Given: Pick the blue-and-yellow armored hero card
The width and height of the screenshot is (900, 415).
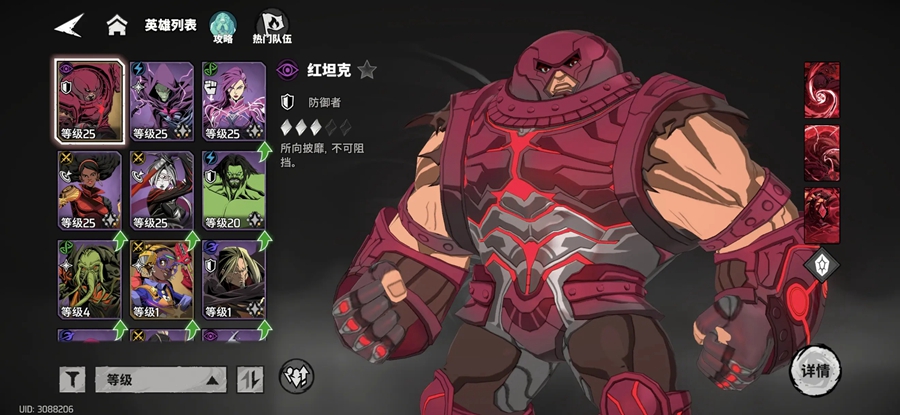Looking at the screenshot, I should tap(161, 278).
